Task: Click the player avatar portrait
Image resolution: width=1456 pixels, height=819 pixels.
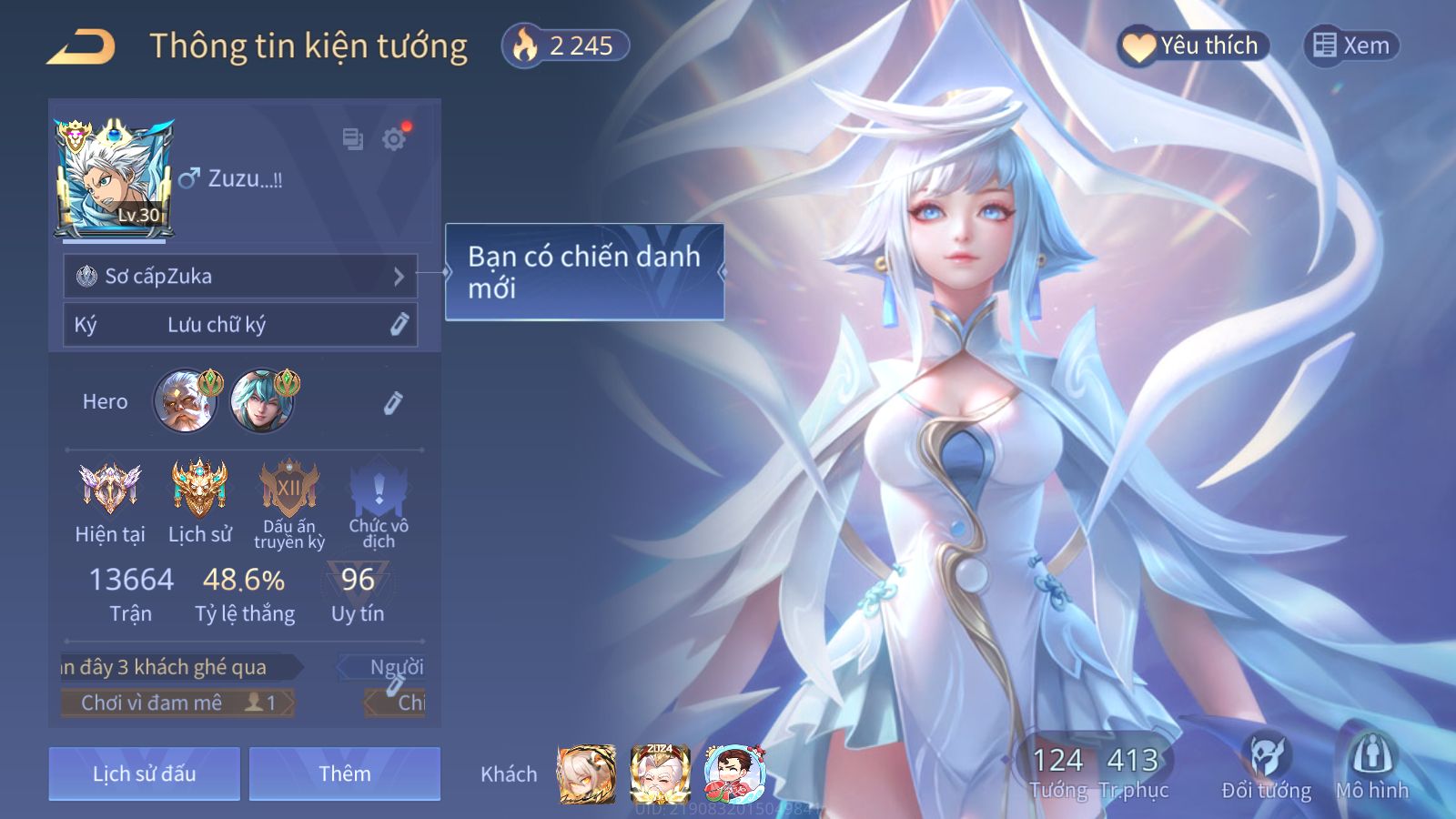Action: pyautogui.click(x=115, y=179)
